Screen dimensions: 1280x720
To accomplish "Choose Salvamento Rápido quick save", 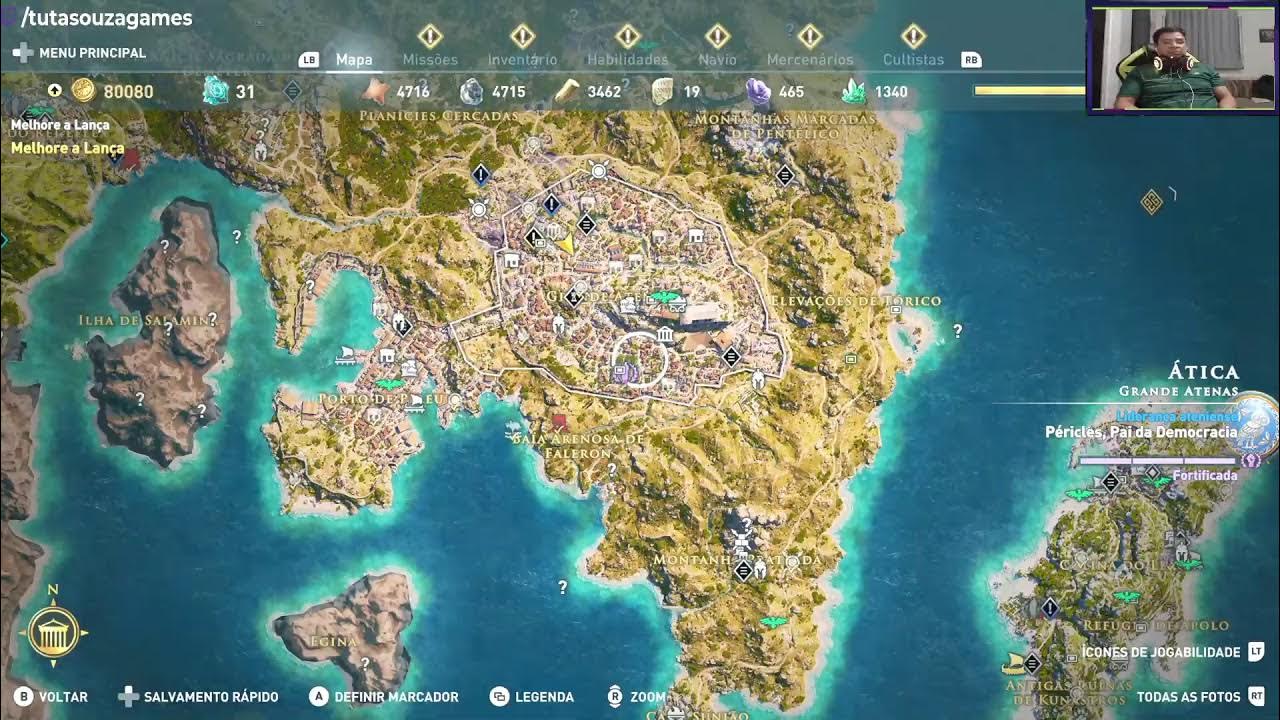I will (199, 697).
